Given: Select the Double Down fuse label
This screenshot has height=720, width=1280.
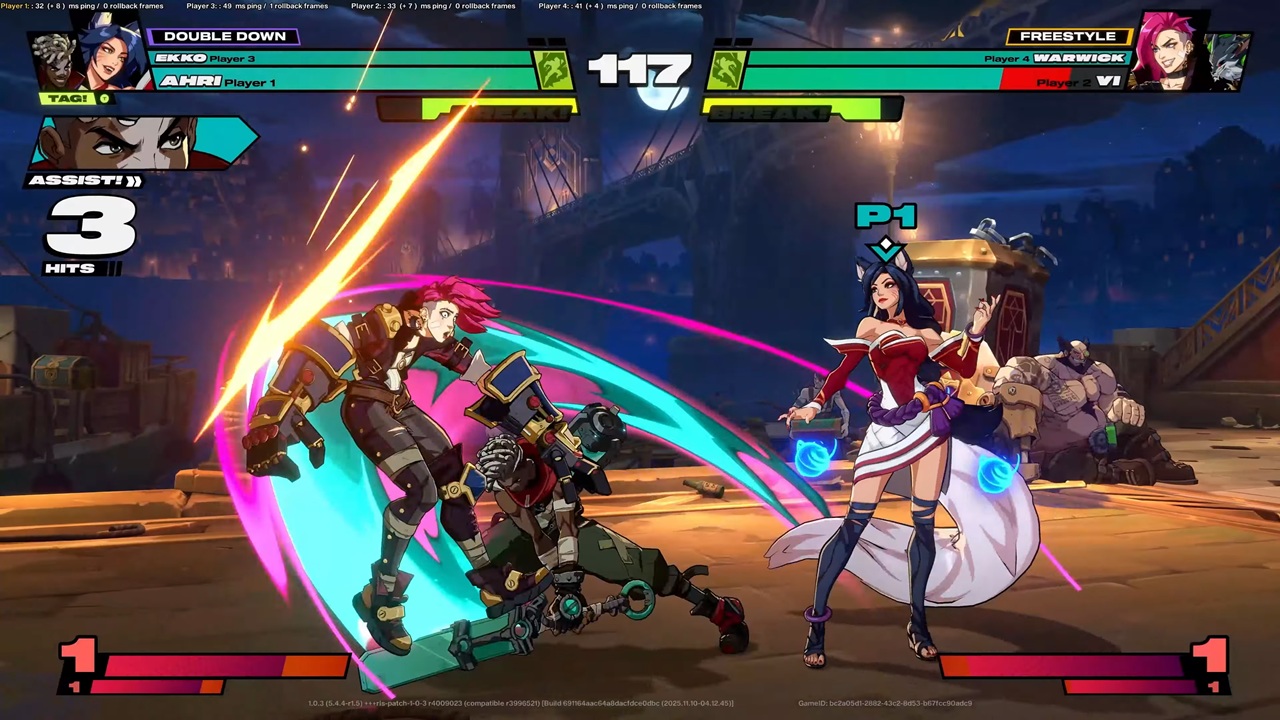Looking at the screenshot, I should tap(224, 36).
